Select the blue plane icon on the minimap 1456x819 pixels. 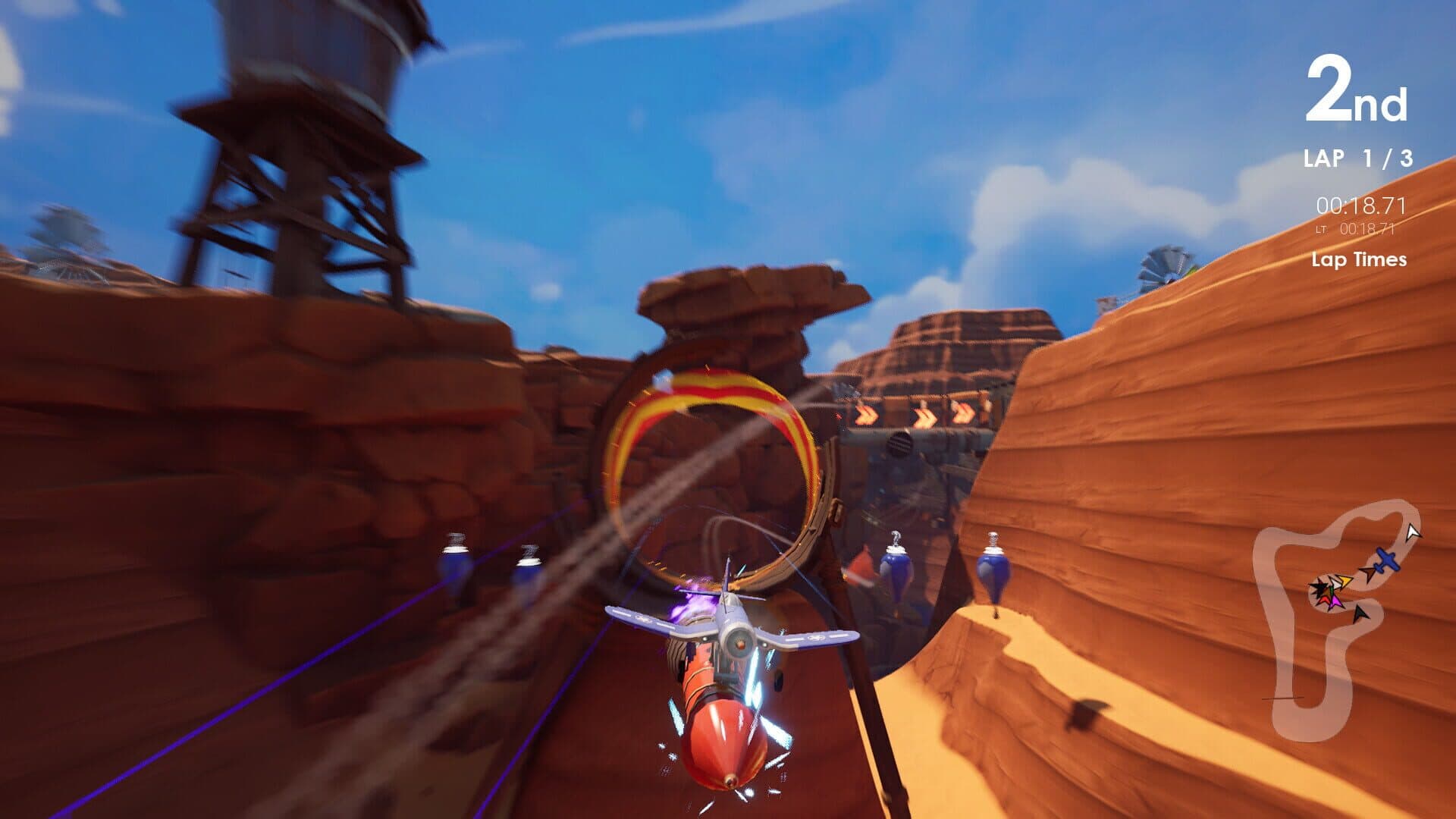tap(1386, 559)
